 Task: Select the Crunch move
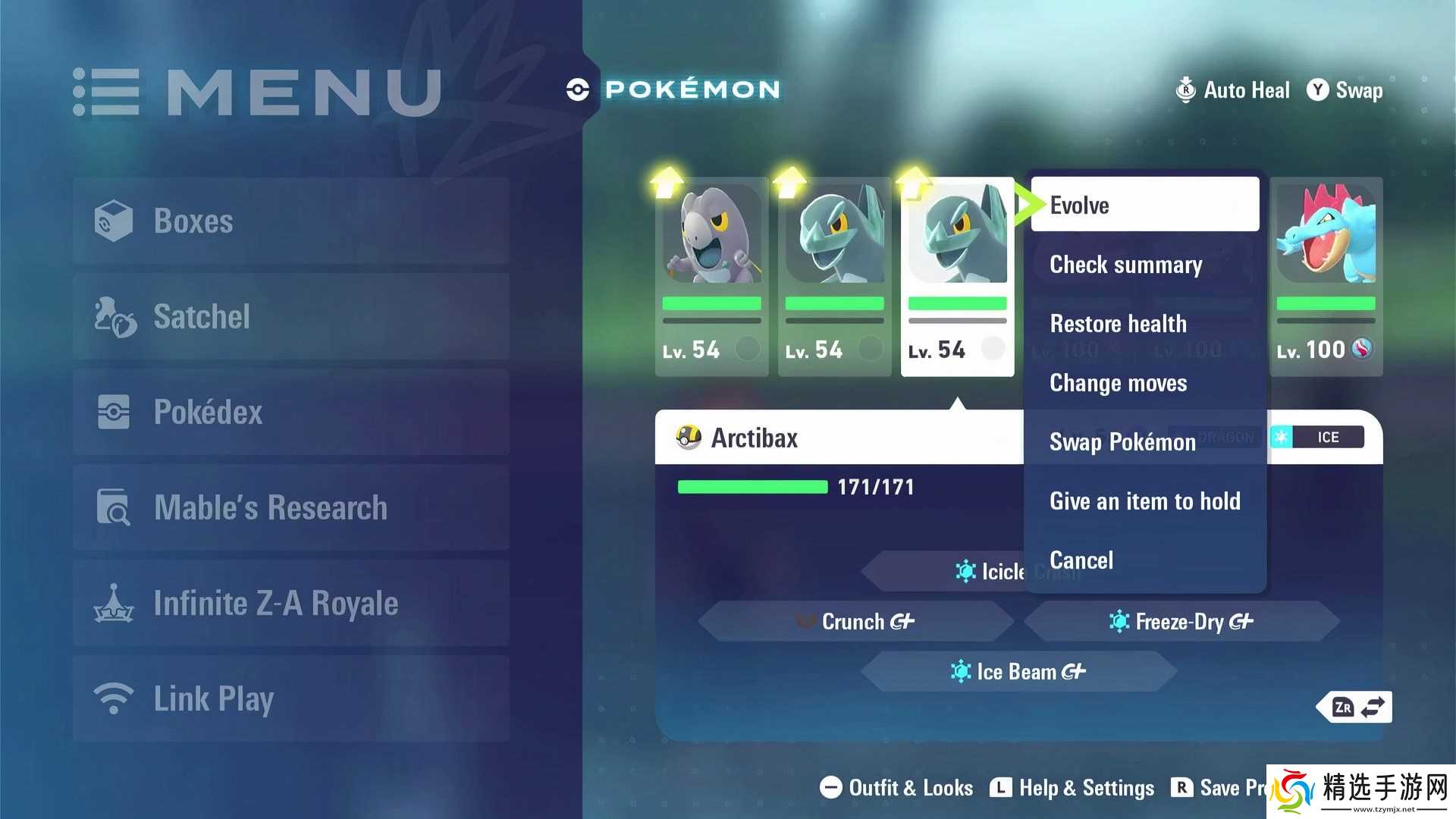[855, 622]
